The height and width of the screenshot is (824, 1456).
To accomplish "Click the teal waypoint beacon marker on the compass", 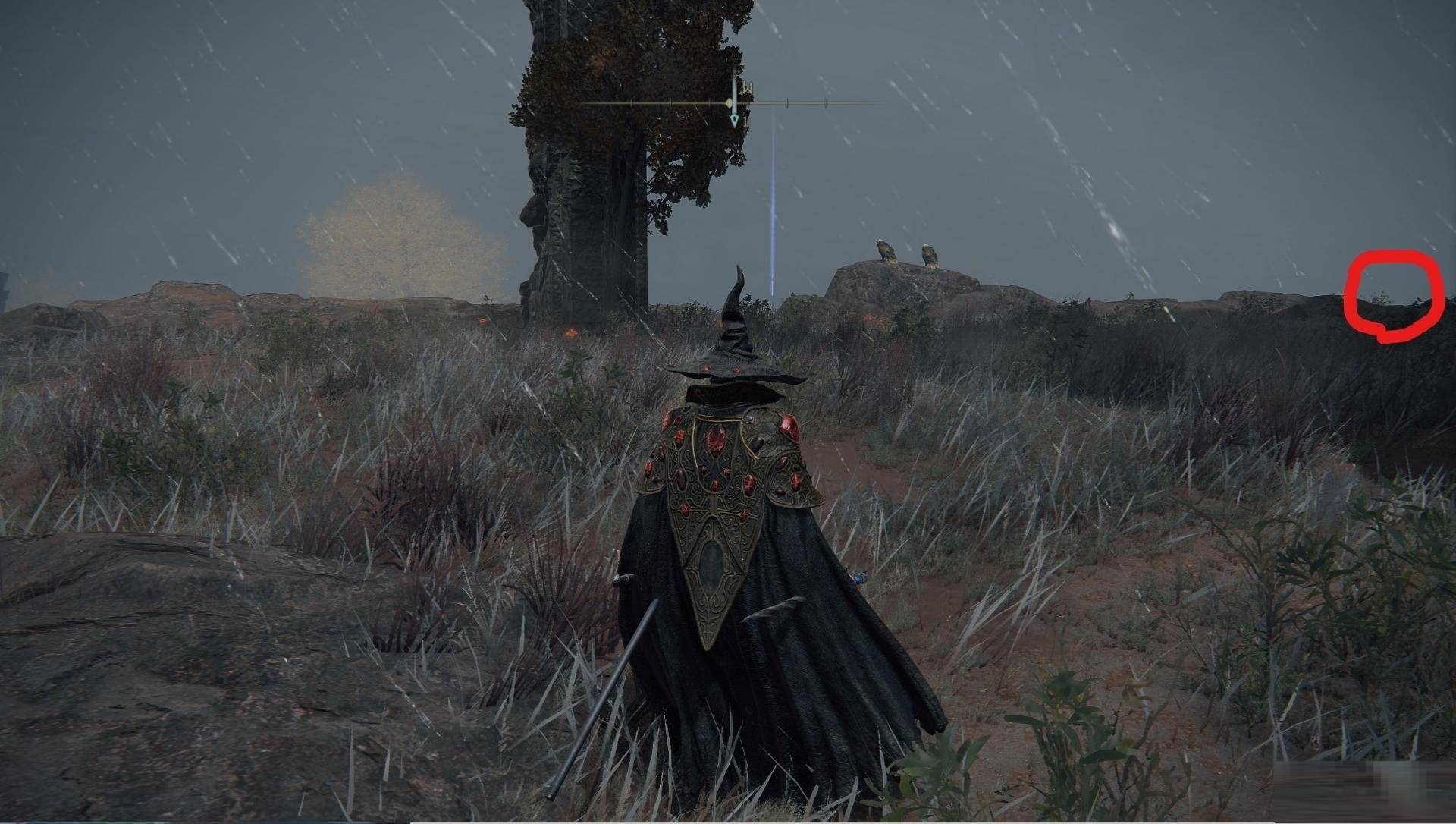I will pos(733,120).
